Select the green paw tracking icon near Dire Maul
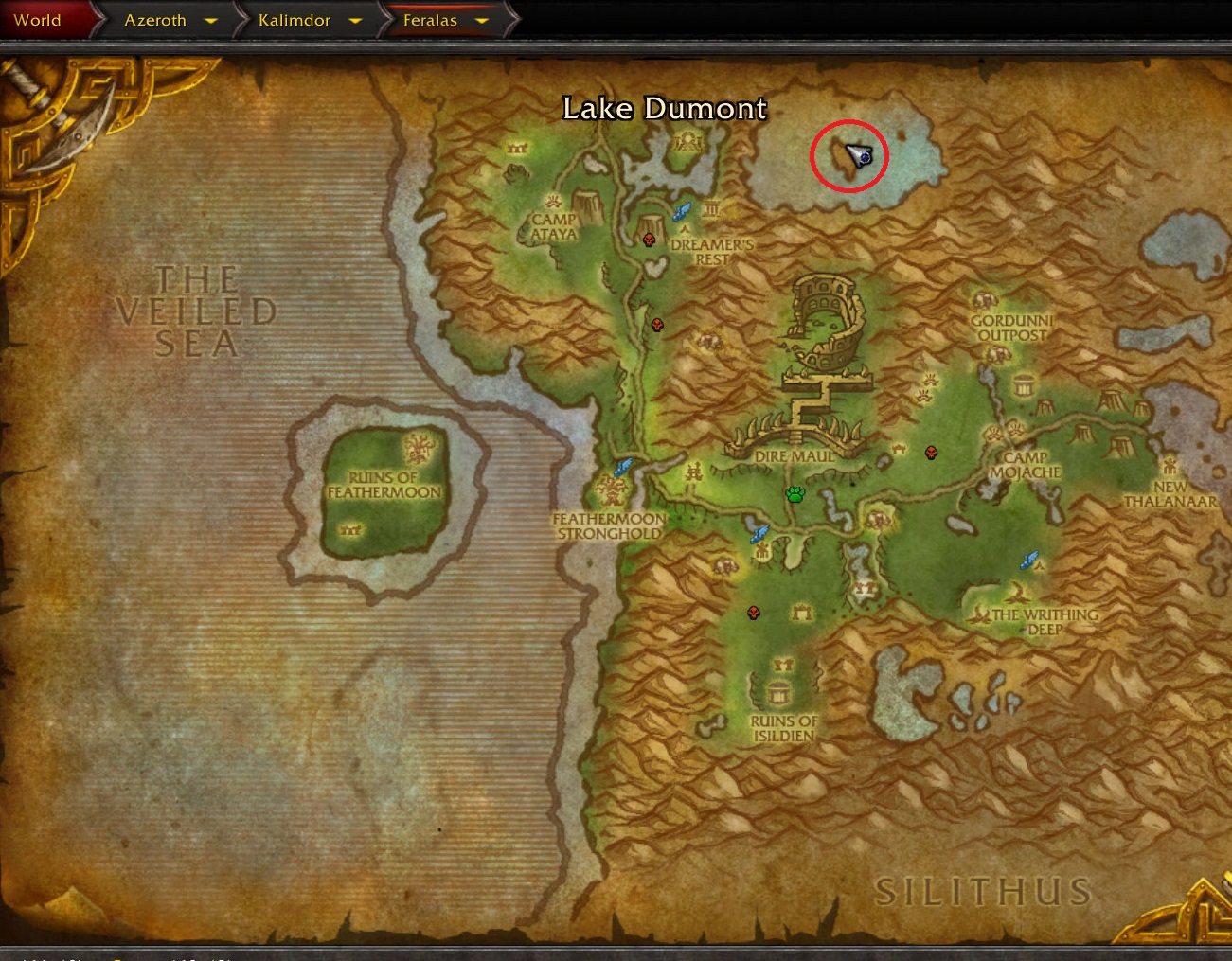This screenshot has width=1232, height=961. (795, 493)
